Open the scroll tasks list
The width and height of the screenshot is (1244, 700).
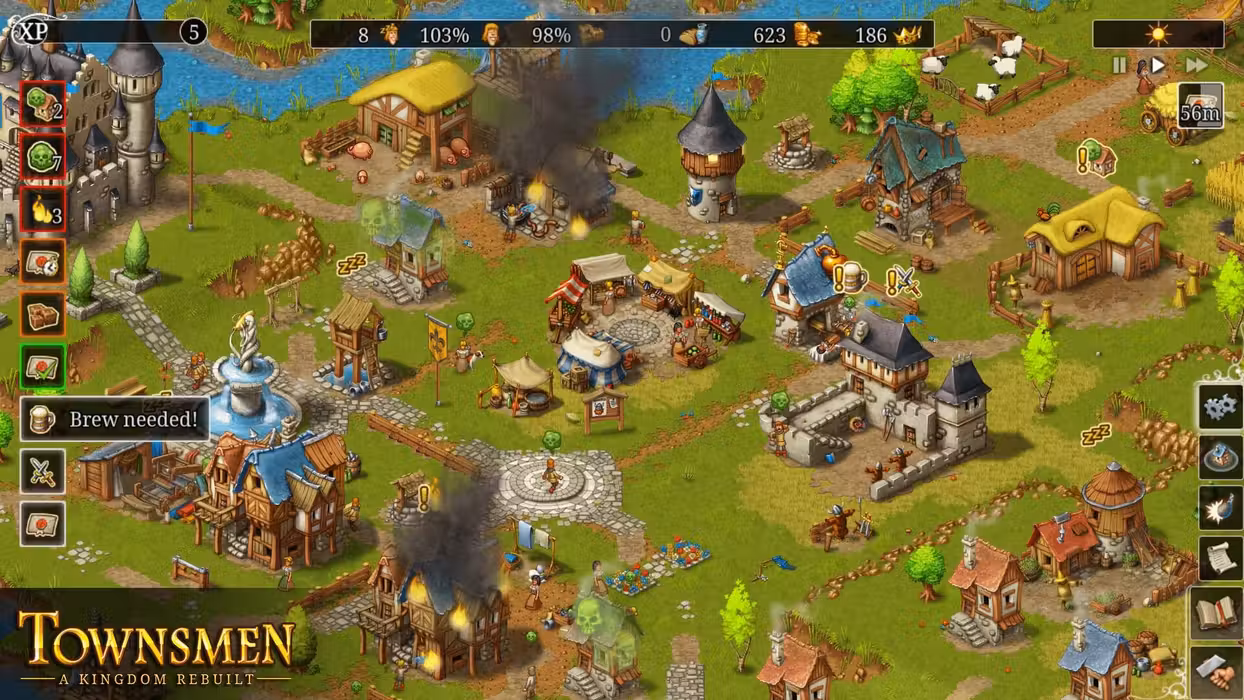point(1220,560)
